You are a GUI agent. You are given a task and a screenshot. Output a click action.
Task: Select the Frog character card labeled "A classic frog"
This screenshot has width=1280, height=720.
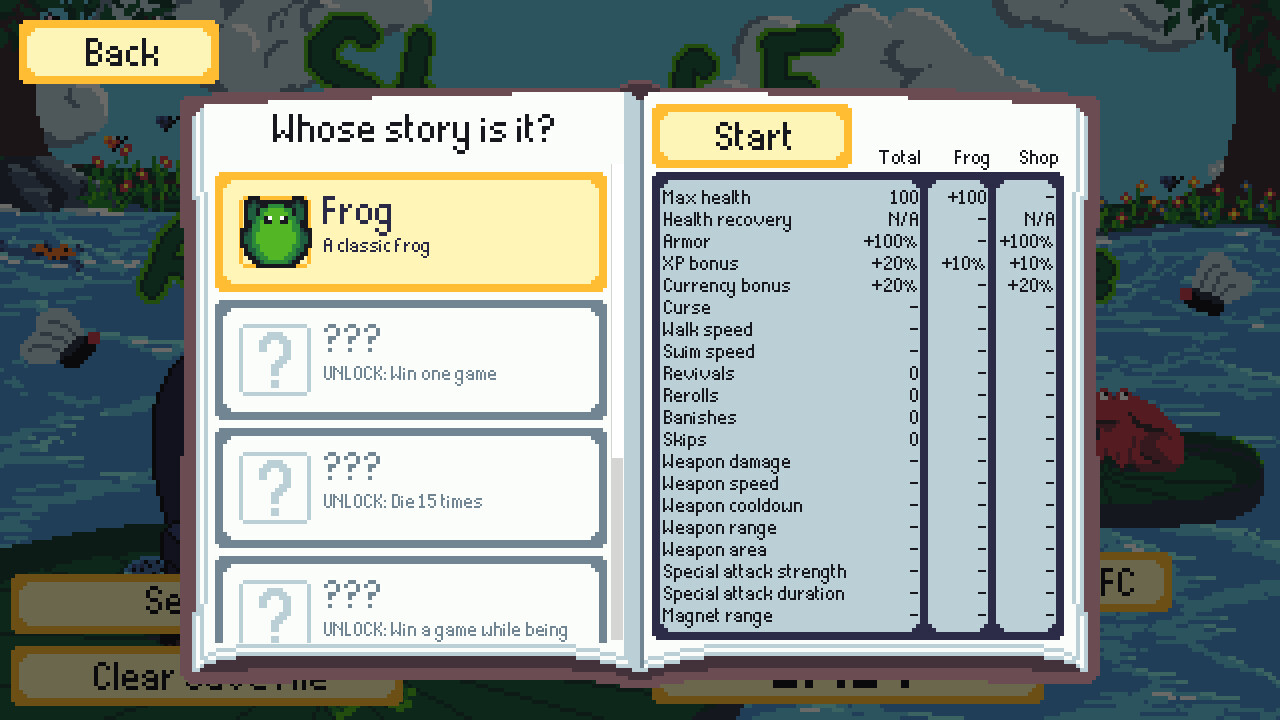(x=410, y=232)
